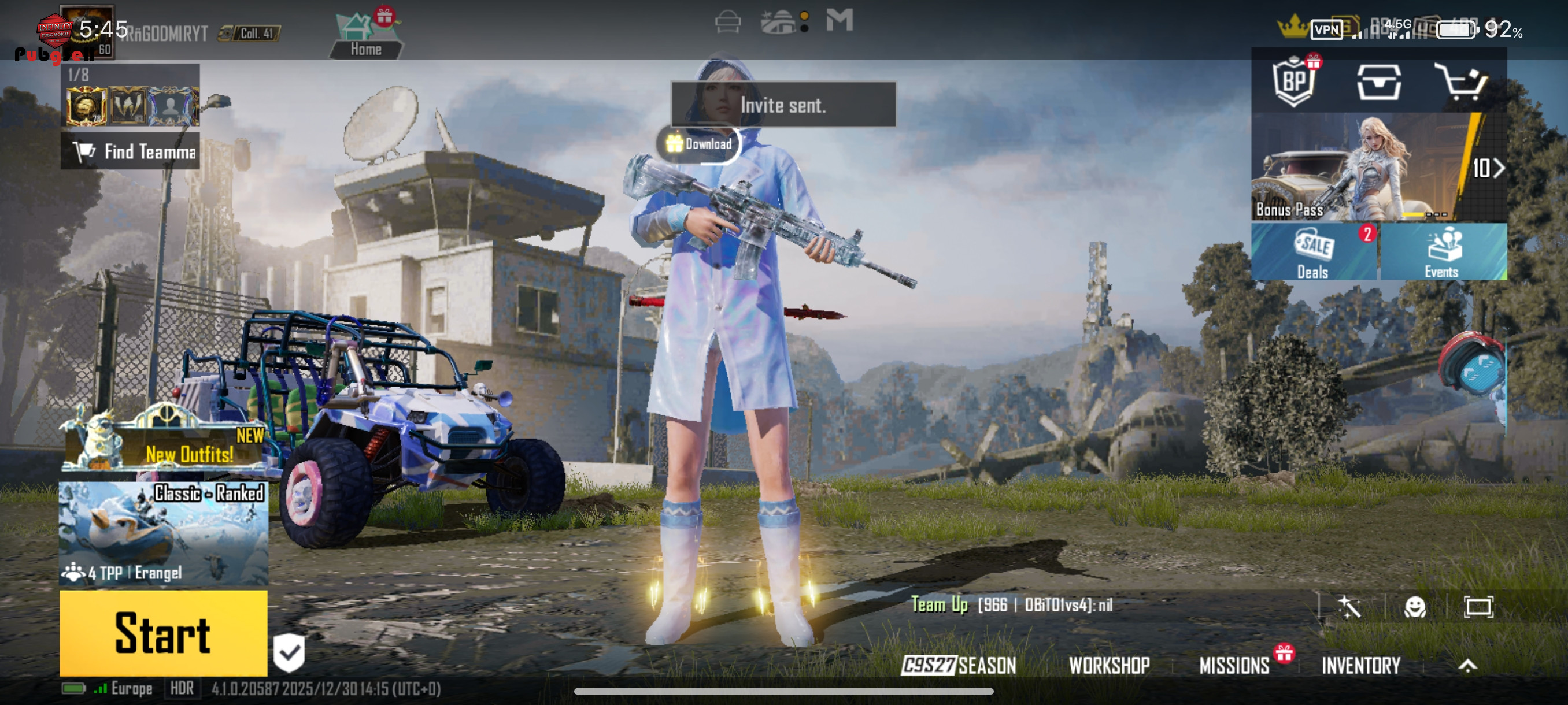Go to the Home tab
Image resolution: width=1568 pixels, height=705 pixels.
365,38
